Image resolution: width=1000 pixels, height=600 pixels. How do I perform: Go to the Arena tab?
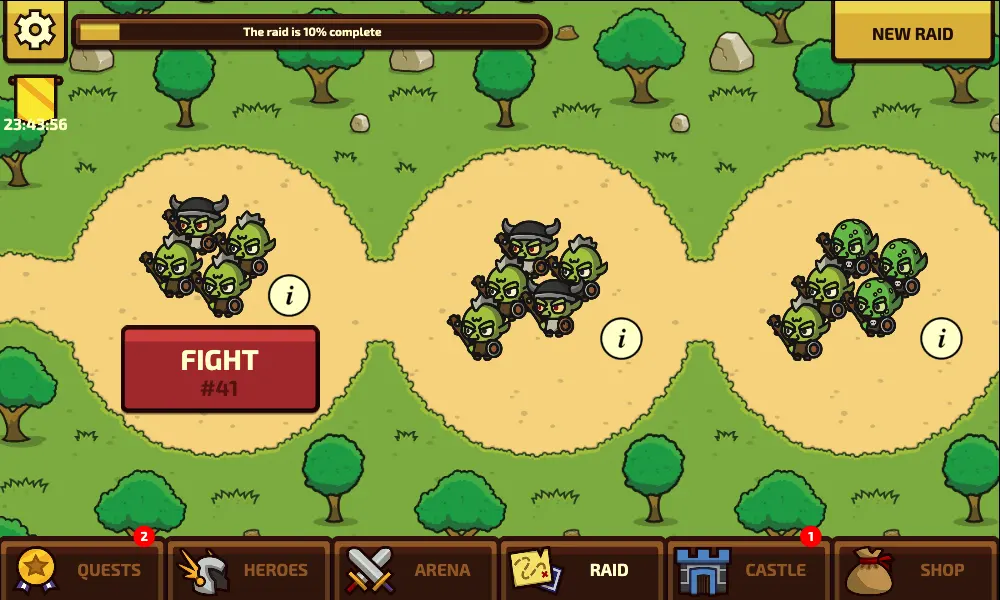[415, 570]
